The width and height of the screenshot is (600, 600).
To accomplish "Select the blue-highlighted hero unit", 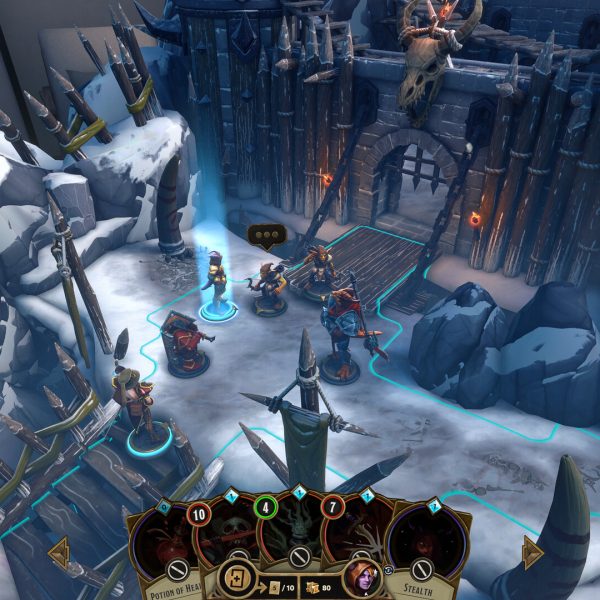I will pos(217,285).
